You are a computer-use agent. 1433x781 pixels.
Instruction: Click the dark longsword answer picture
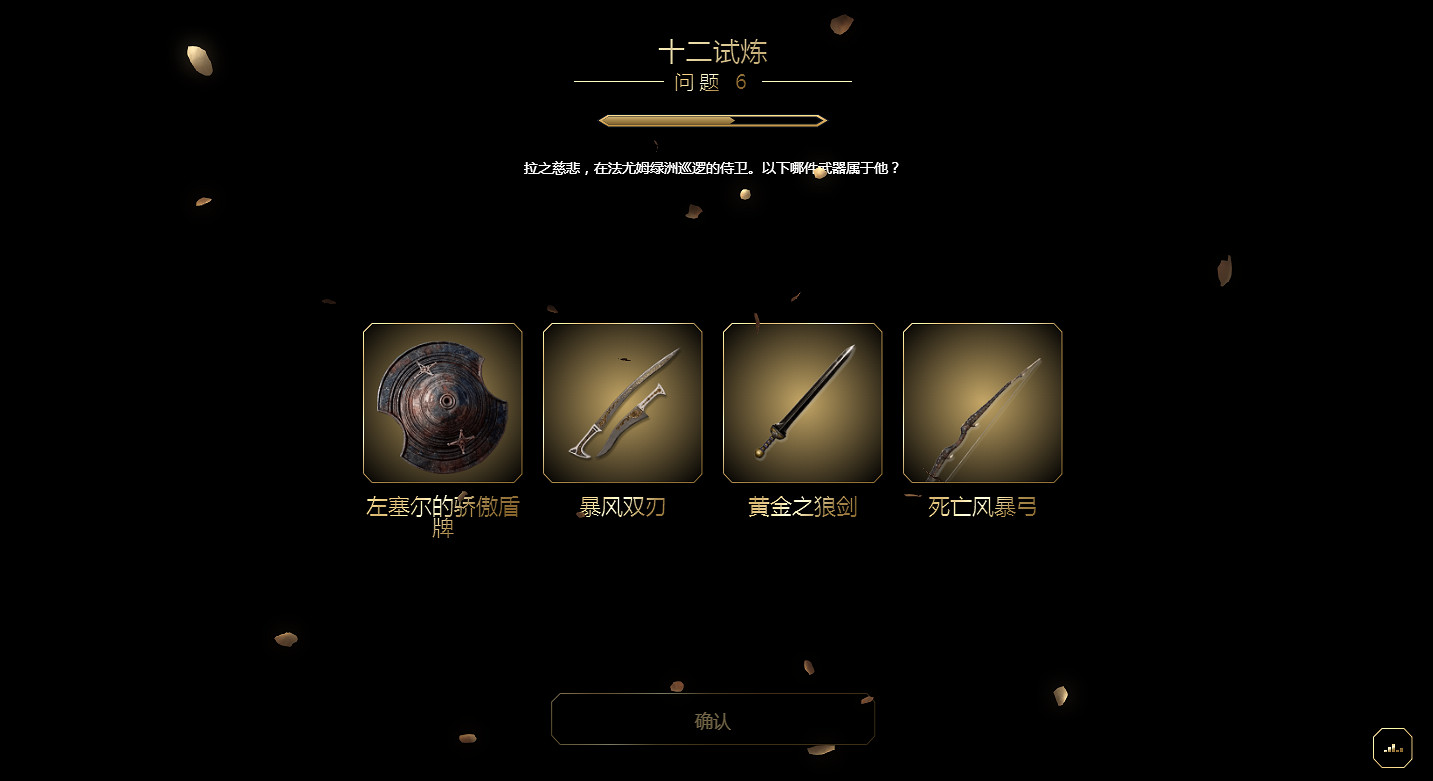click(802, 403)
